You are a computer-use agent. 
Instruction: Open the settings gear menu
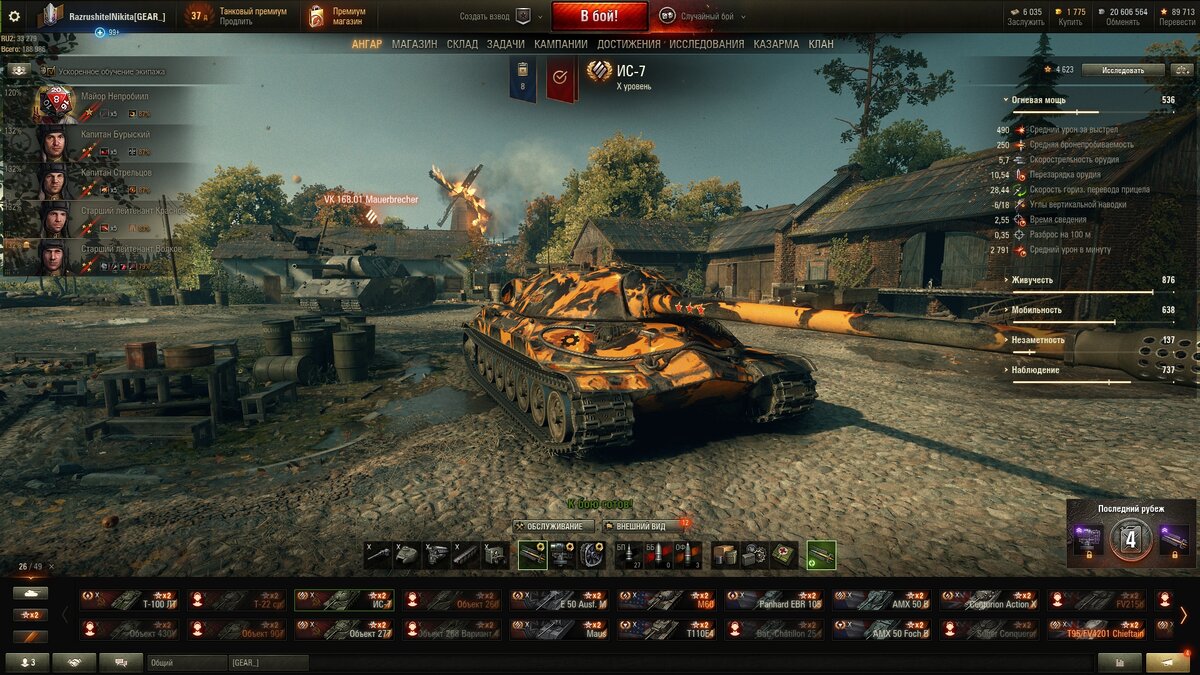(x=14, y=16)
